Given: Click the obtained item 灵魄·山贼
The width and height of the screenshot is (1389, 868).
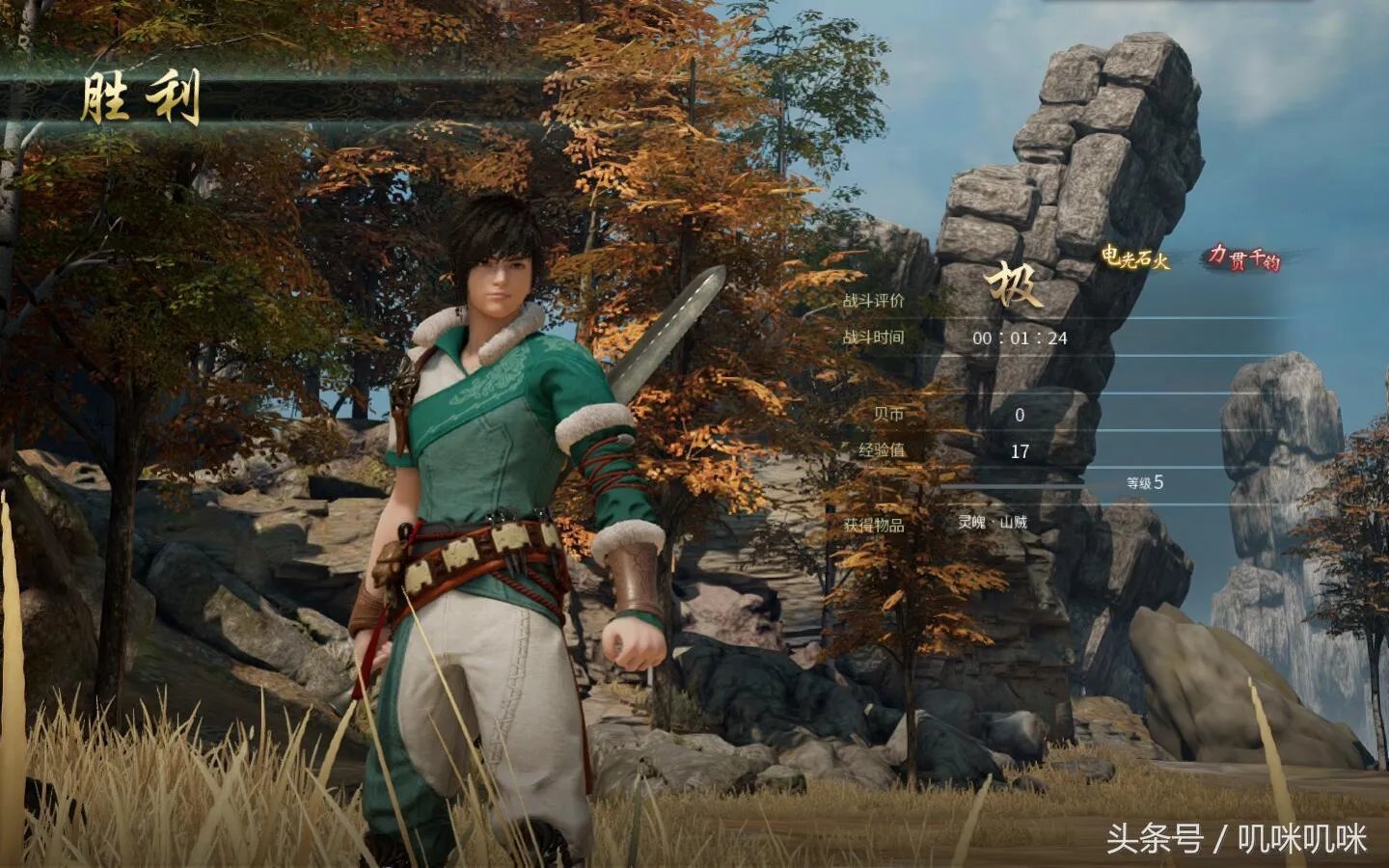Looking at the screenshot, I should (x=993, y=523).
